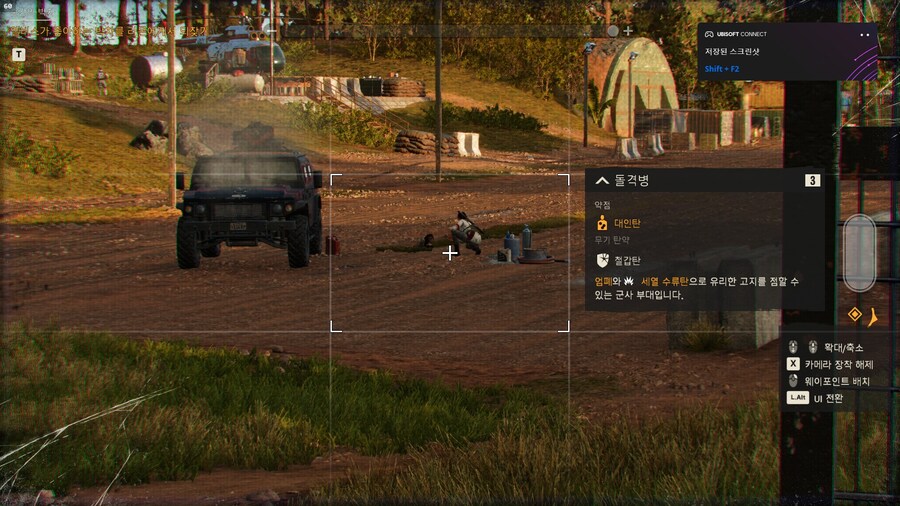Image resolution: width=900 pixels, height=506 pixels.
Task: Select the 대인탄 weakness icon
Action: pos(602,224)
